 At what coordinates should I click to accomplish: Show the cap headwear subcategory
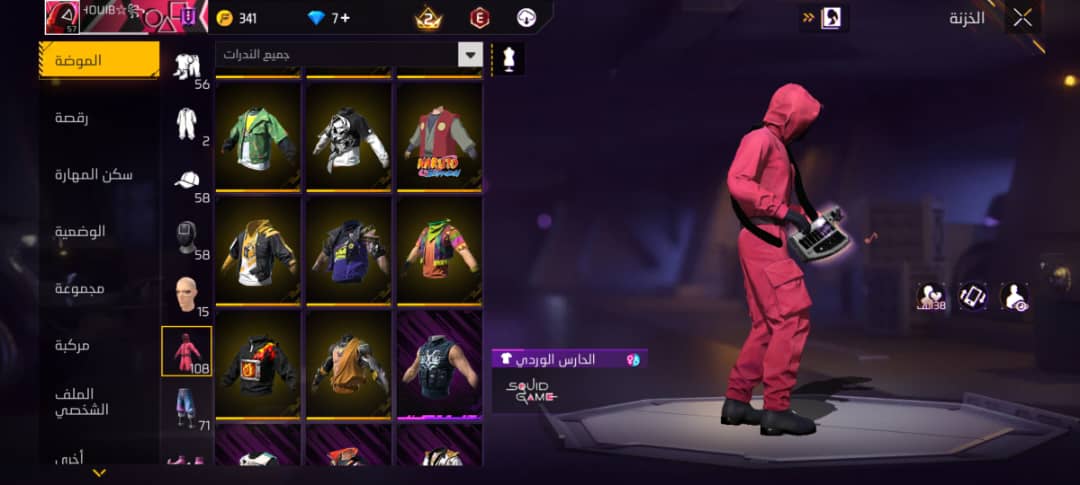pyautogui.click(x=187, y=180)
